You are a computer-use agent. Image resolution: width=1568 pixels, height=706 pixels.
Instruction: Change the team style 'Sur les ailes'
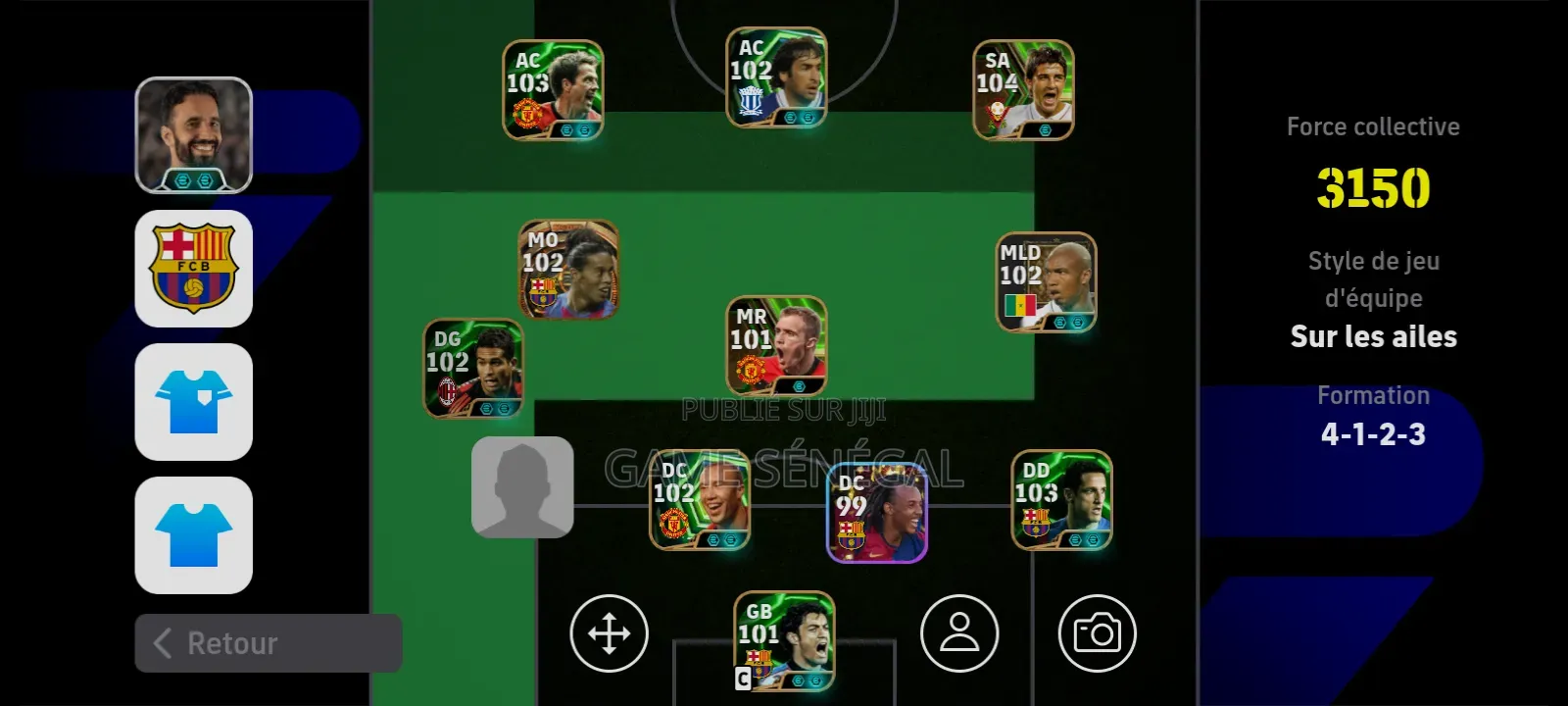(1373, 336)
